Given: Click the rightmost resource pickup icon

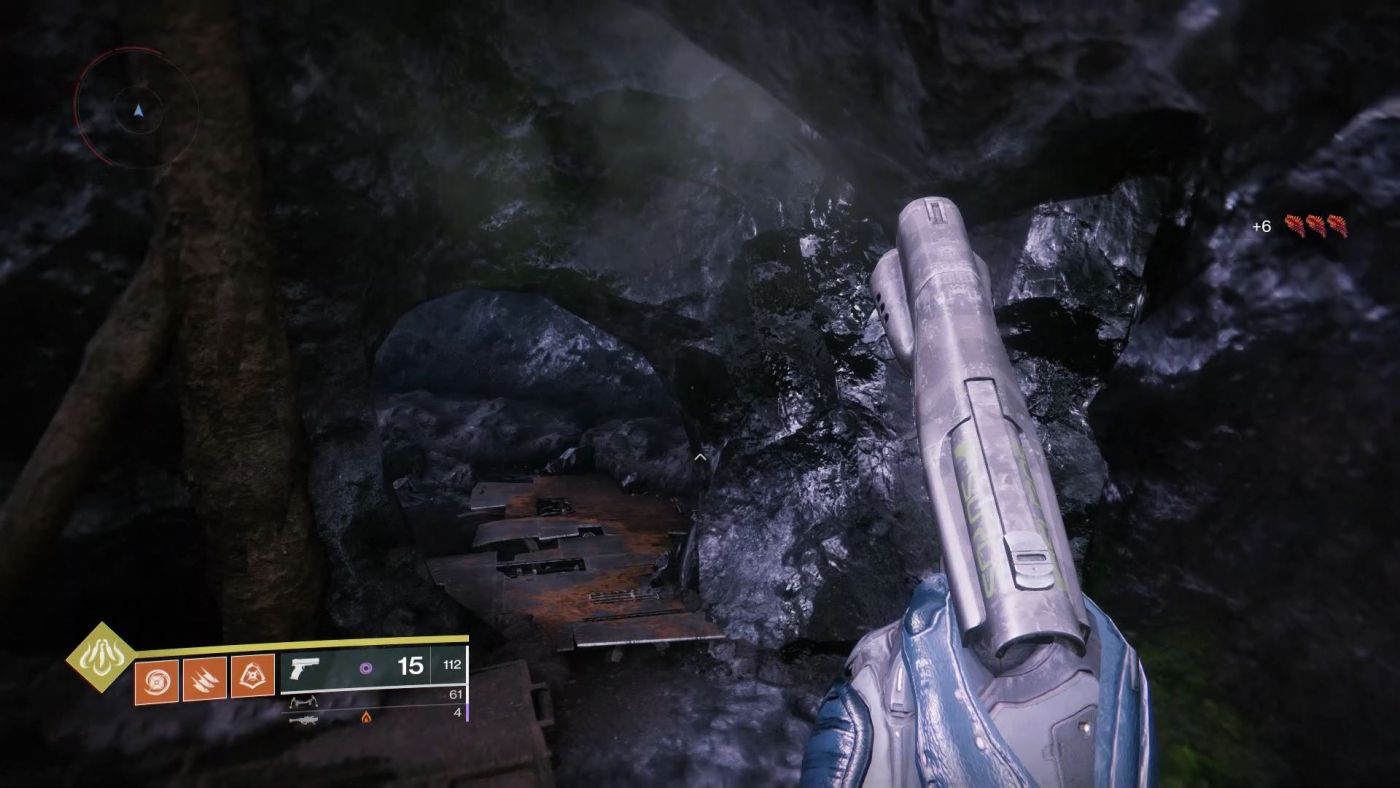Looking at the screenshot, I should point(1338,225).
